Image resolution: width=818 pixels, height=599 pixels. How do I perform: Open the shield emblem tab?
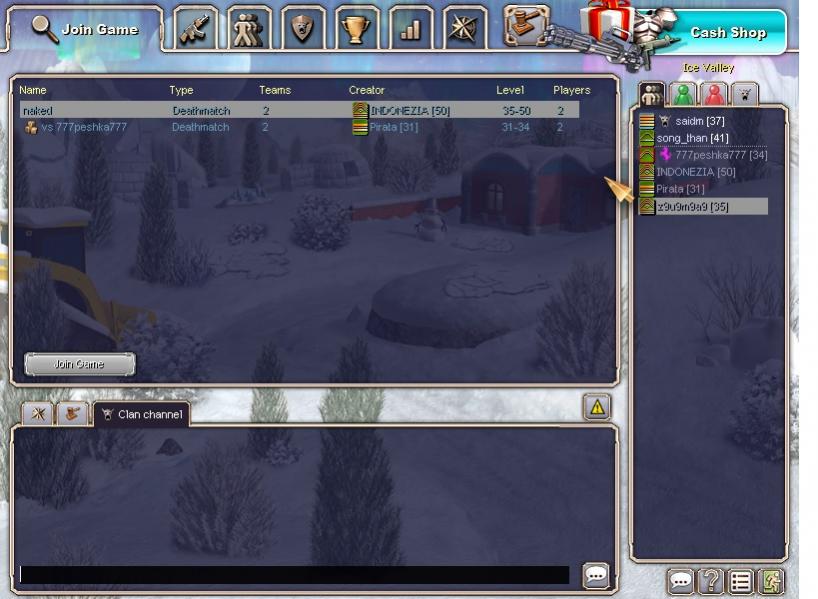pos(302,29)
